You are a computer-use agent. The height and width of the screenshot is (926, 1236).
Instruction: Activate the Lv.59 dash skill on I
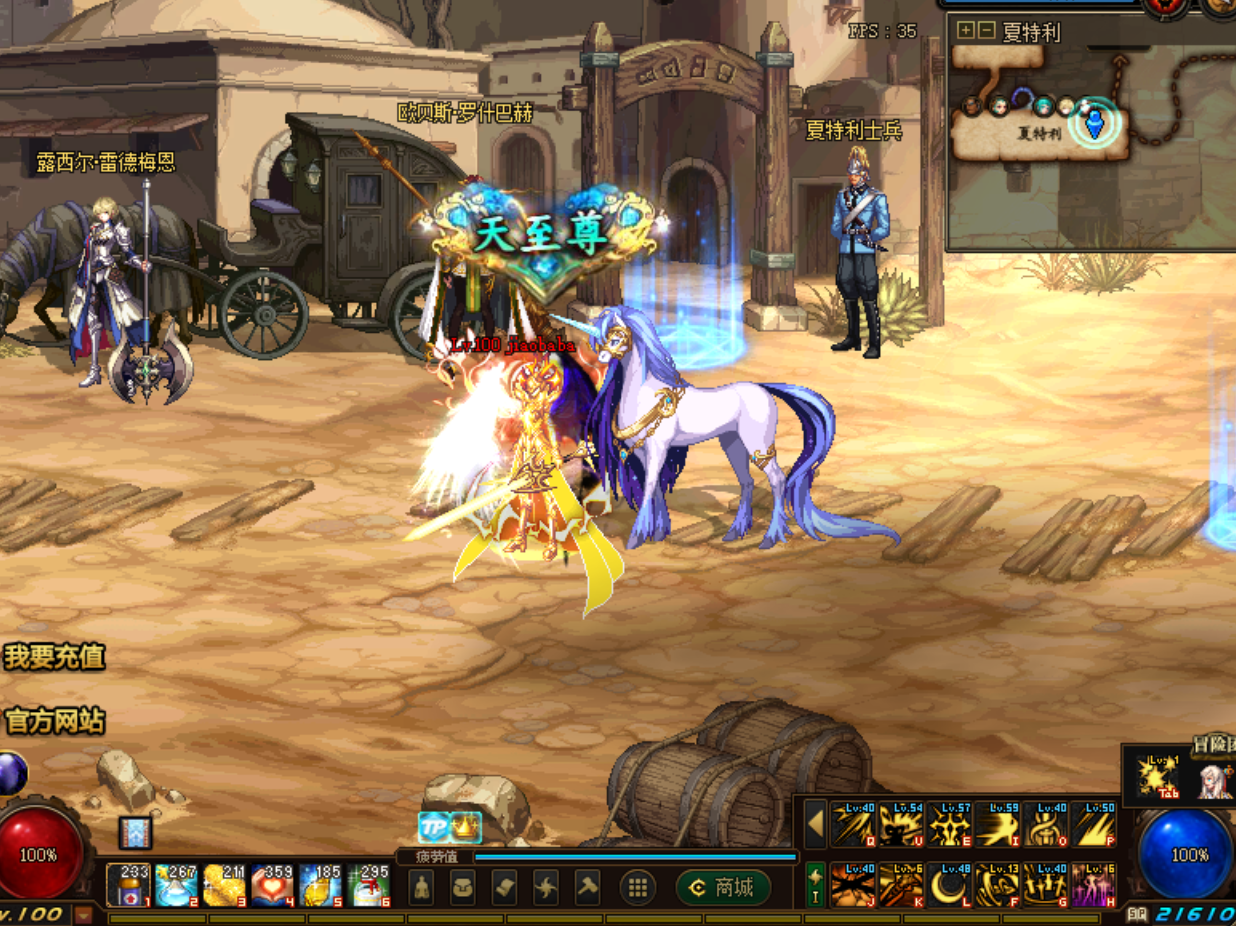click(997, 824)
